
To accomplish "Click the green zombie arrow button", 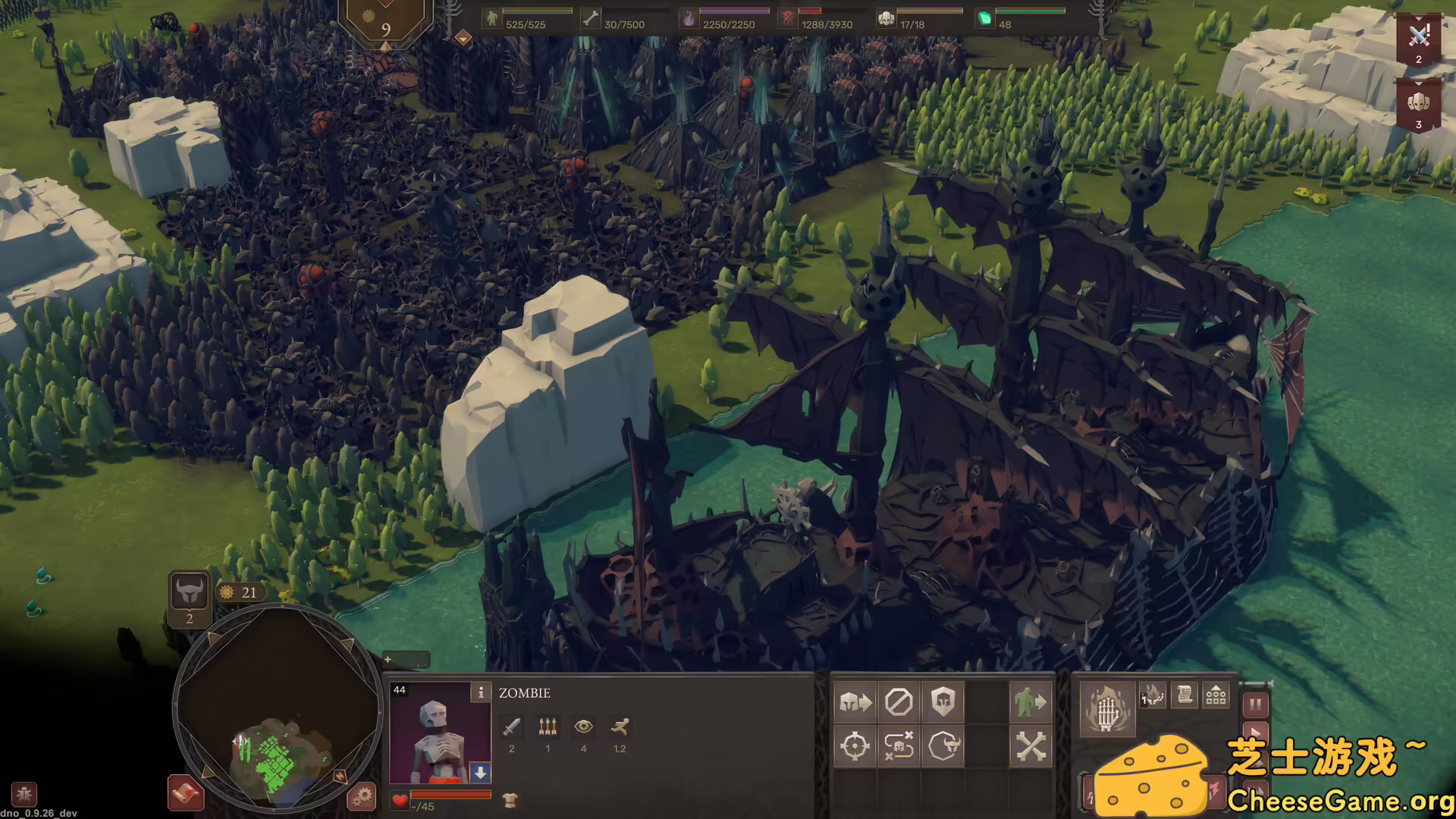I will point(1031,702).
